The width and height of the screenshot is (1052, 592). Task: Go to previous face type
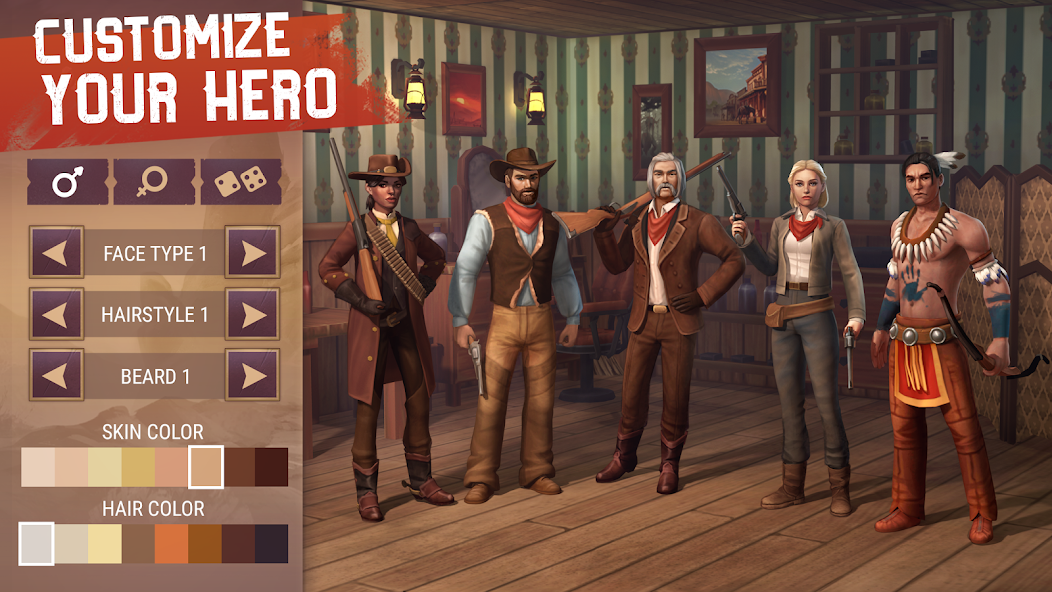point(56,252)
